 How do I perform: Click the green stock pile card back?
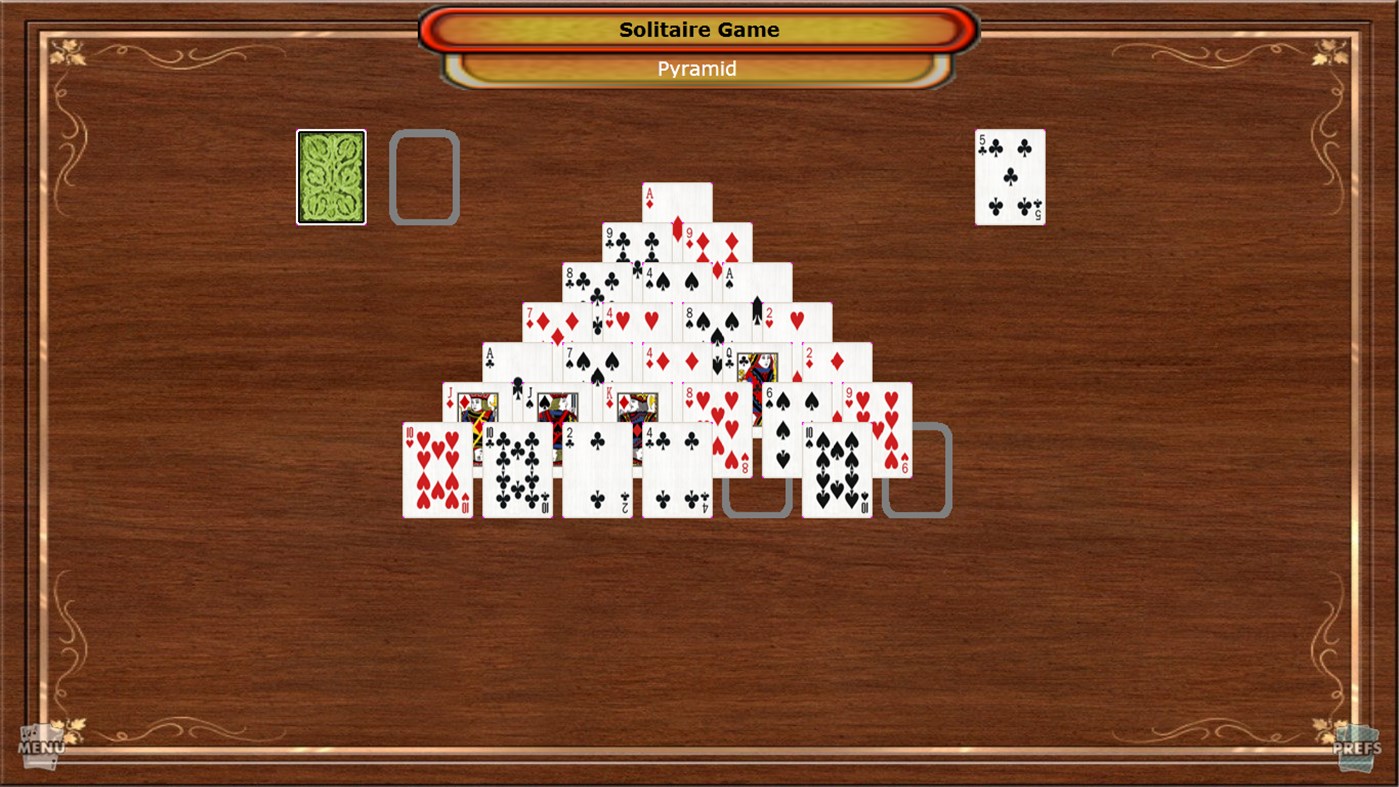click(x=330, y=176)
